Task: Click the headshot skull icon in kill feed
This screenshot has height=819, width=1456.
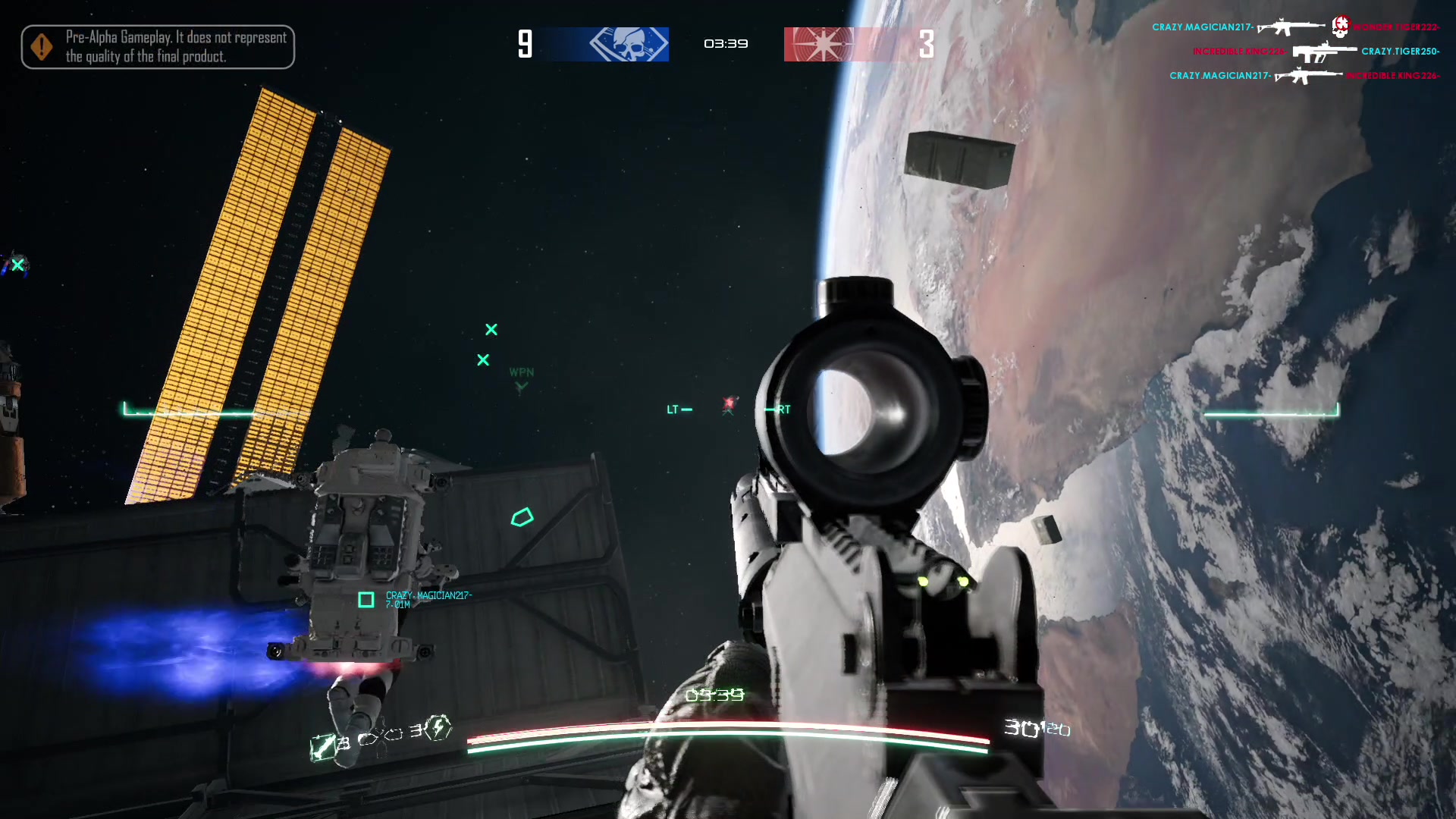Action: point(1341,27)
